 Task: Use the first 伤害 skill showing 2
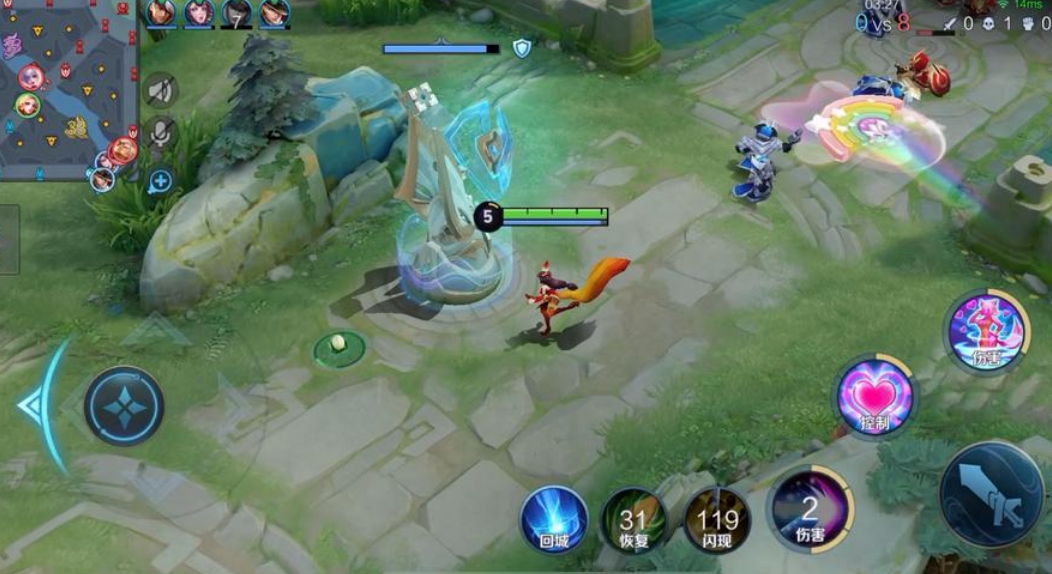tap(810, 510)
